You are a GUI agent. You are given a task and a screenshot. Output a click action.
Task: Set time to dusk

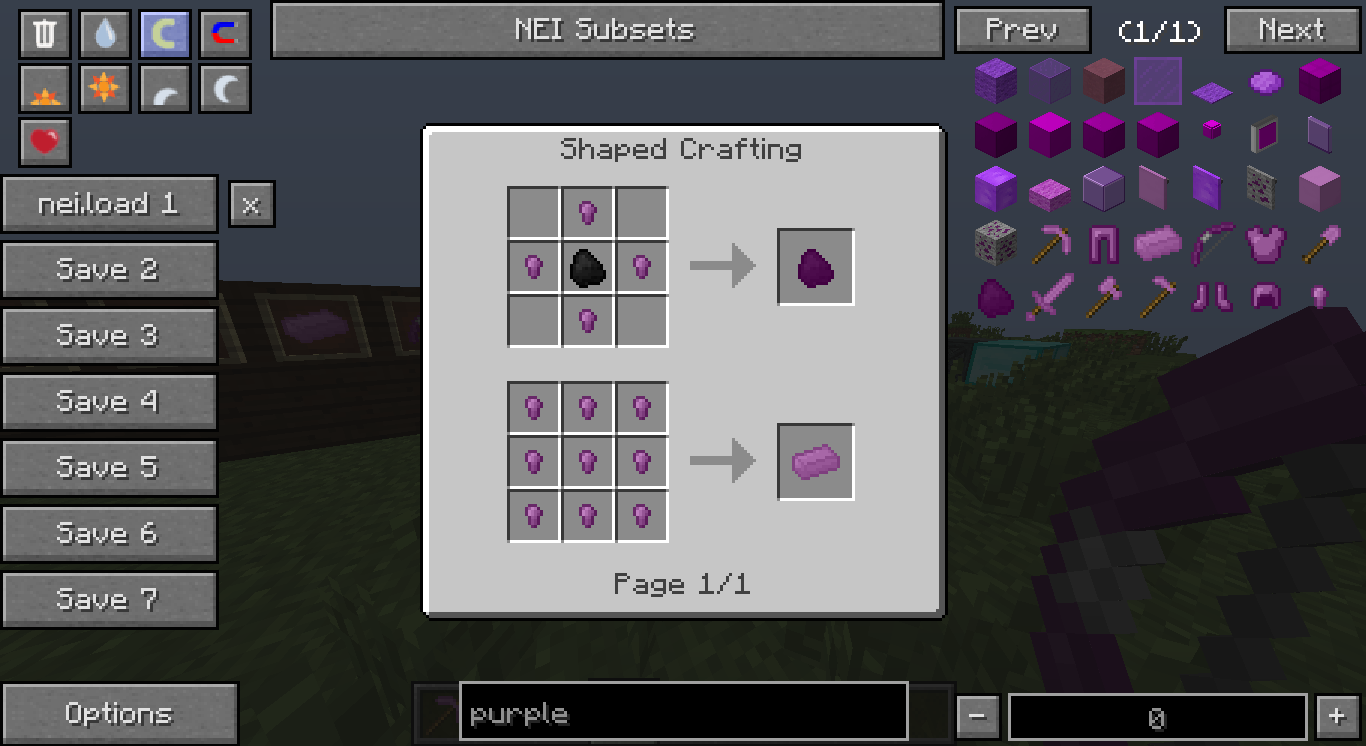163,88
